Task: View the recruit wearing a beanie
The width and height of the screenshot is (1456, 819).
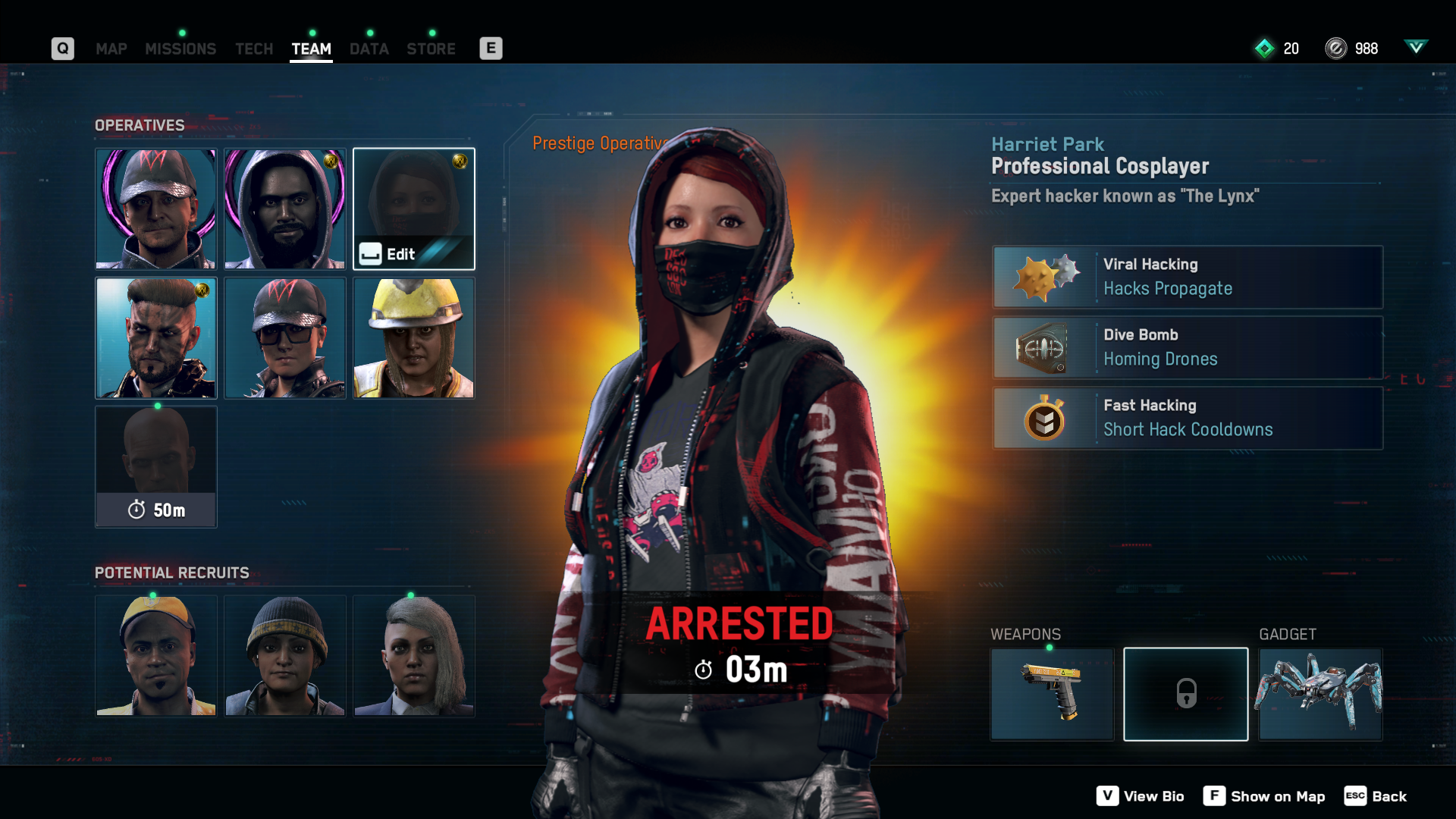Action: pos(284,656)
